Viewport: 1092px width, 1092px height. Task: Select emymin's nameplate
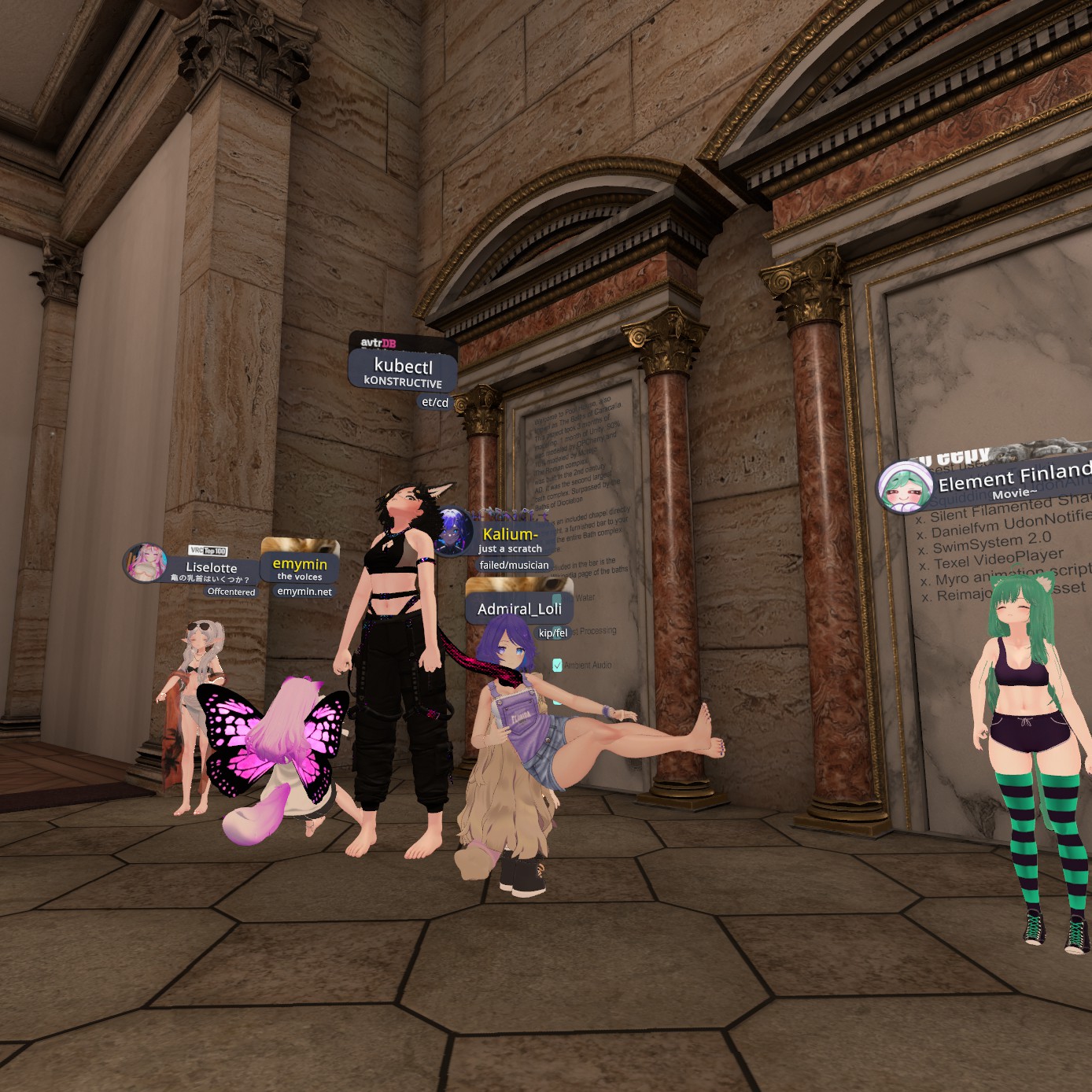click(x=300, y=568)
